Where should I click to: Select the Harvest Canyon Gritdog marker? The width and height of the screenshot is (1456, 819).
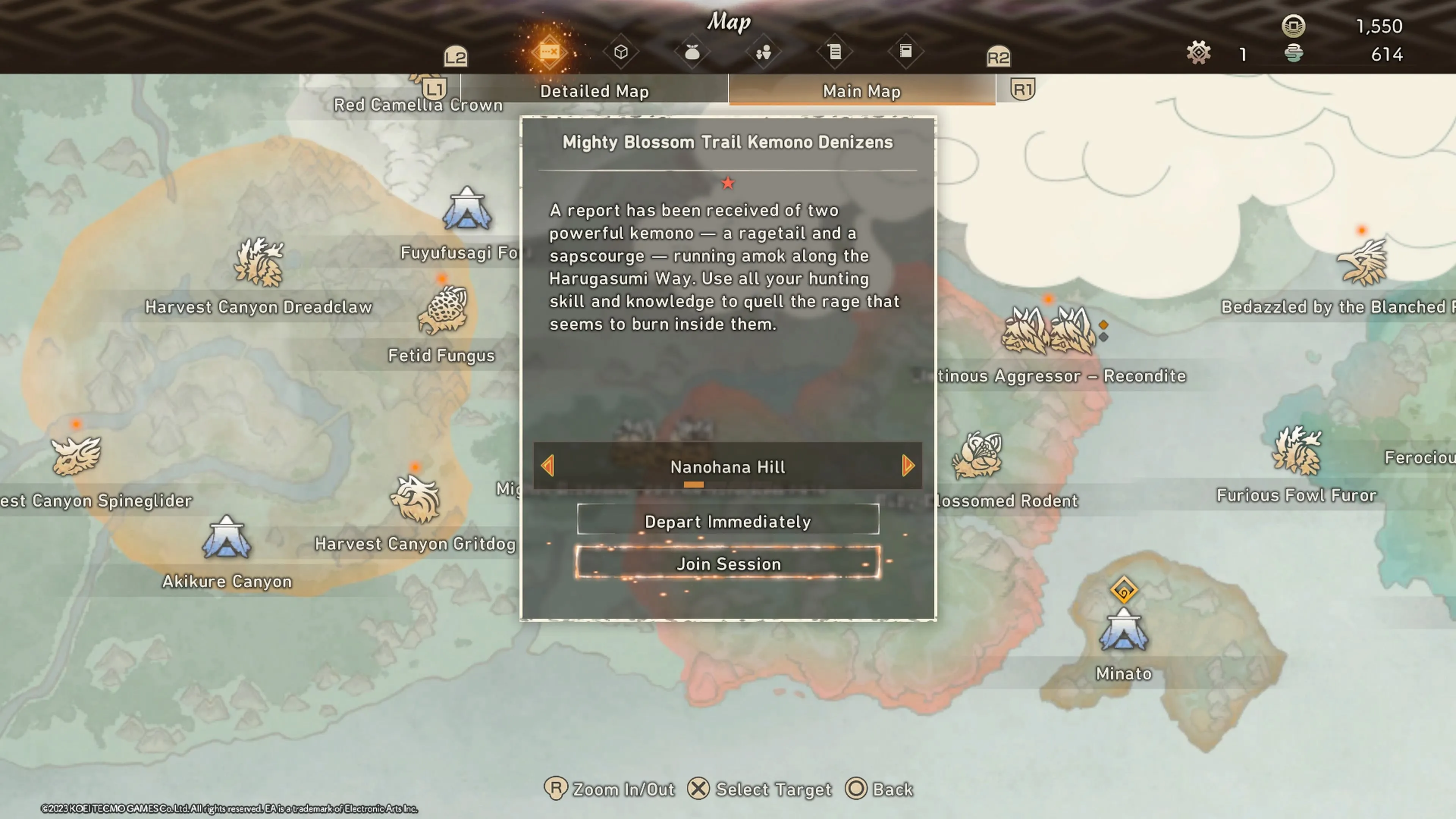[x=416, y=499]
